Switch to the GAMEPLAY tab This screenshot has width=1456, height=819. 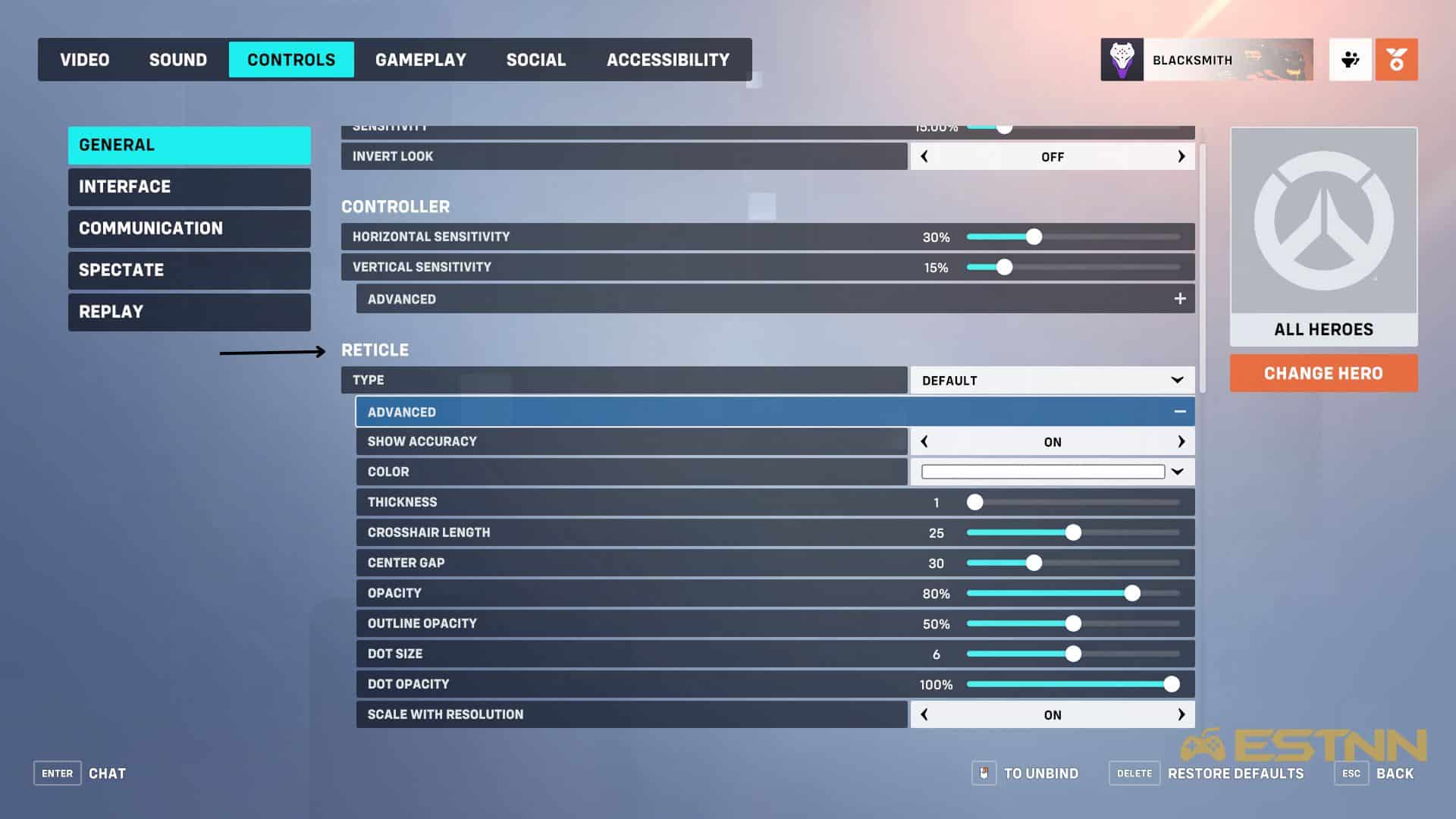[x=422, y=59]
